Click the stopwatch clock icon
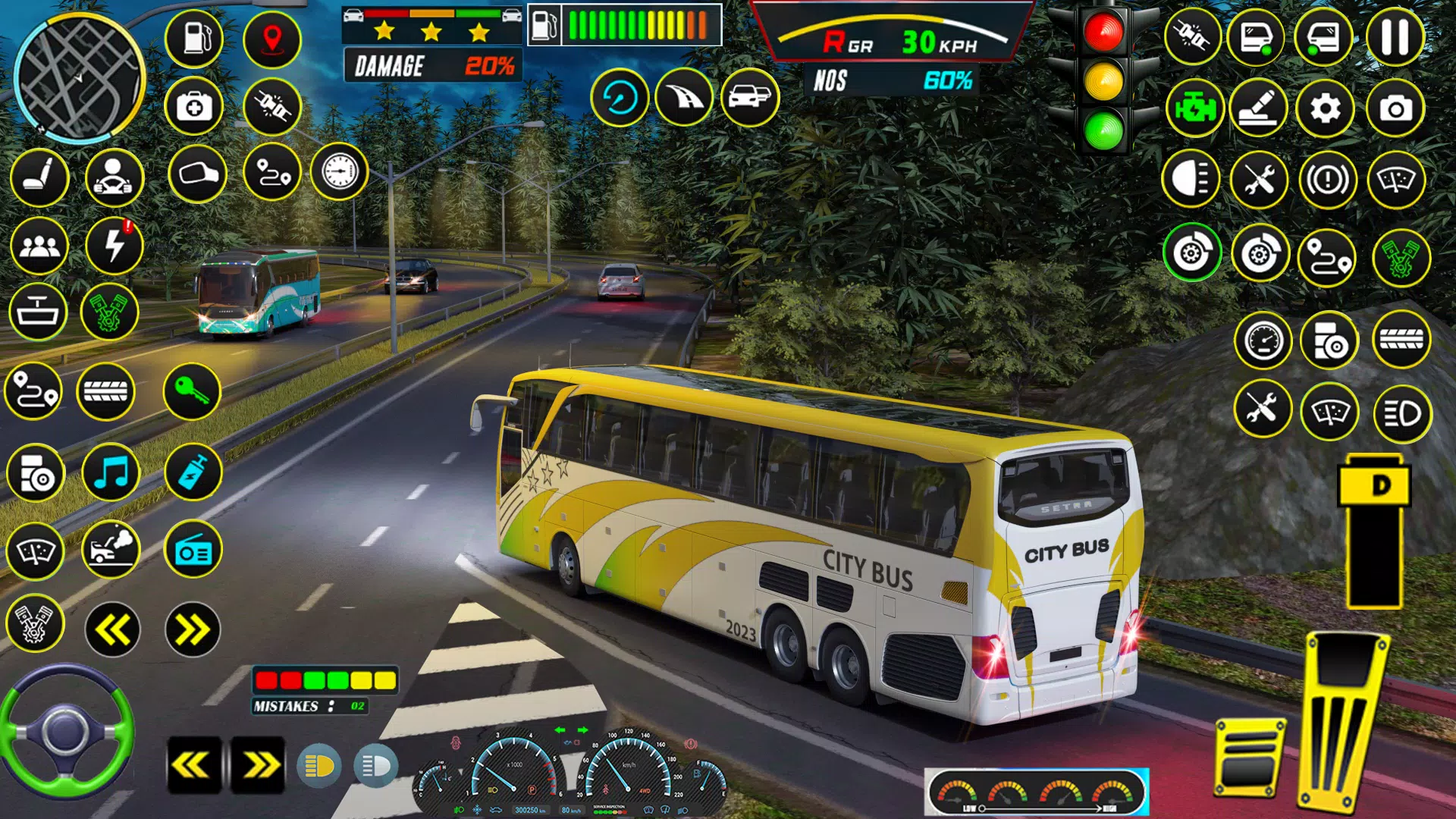 [339, 171]
